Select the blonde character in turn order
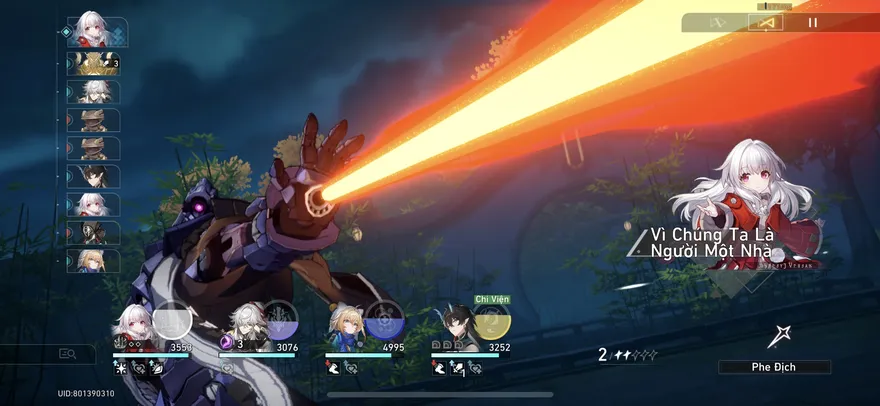 click(x=94, y=260)
